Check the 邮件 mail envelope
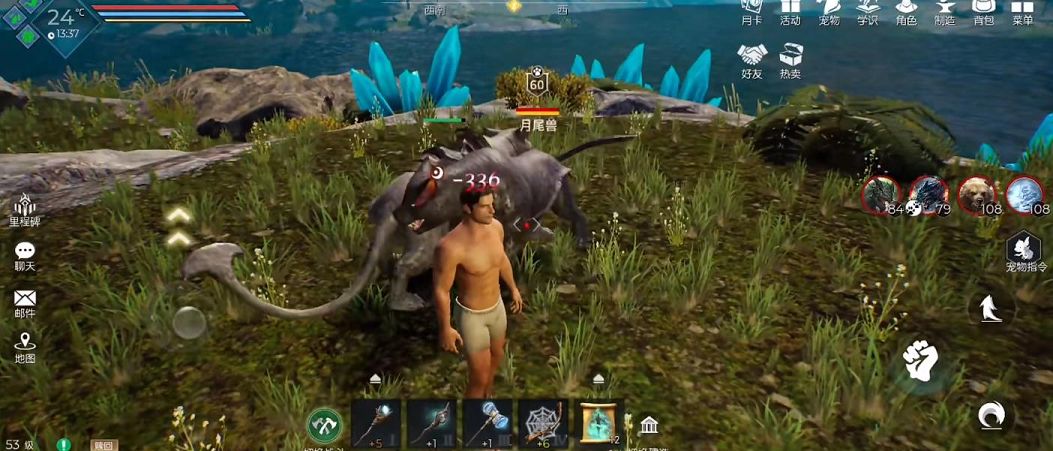This screenshot has height=451, width=1053. coord(25,302)
